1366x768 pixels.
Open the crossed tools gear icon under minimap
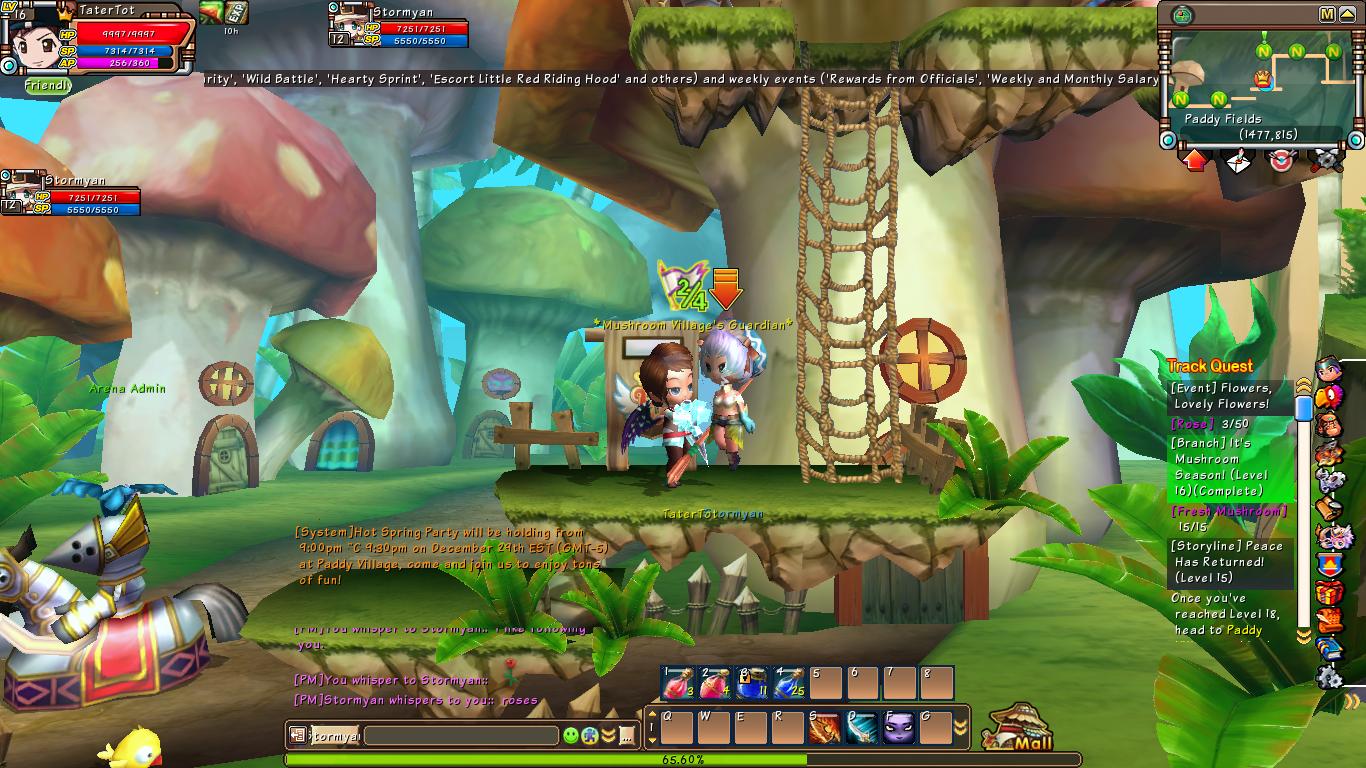(1326, 160)
